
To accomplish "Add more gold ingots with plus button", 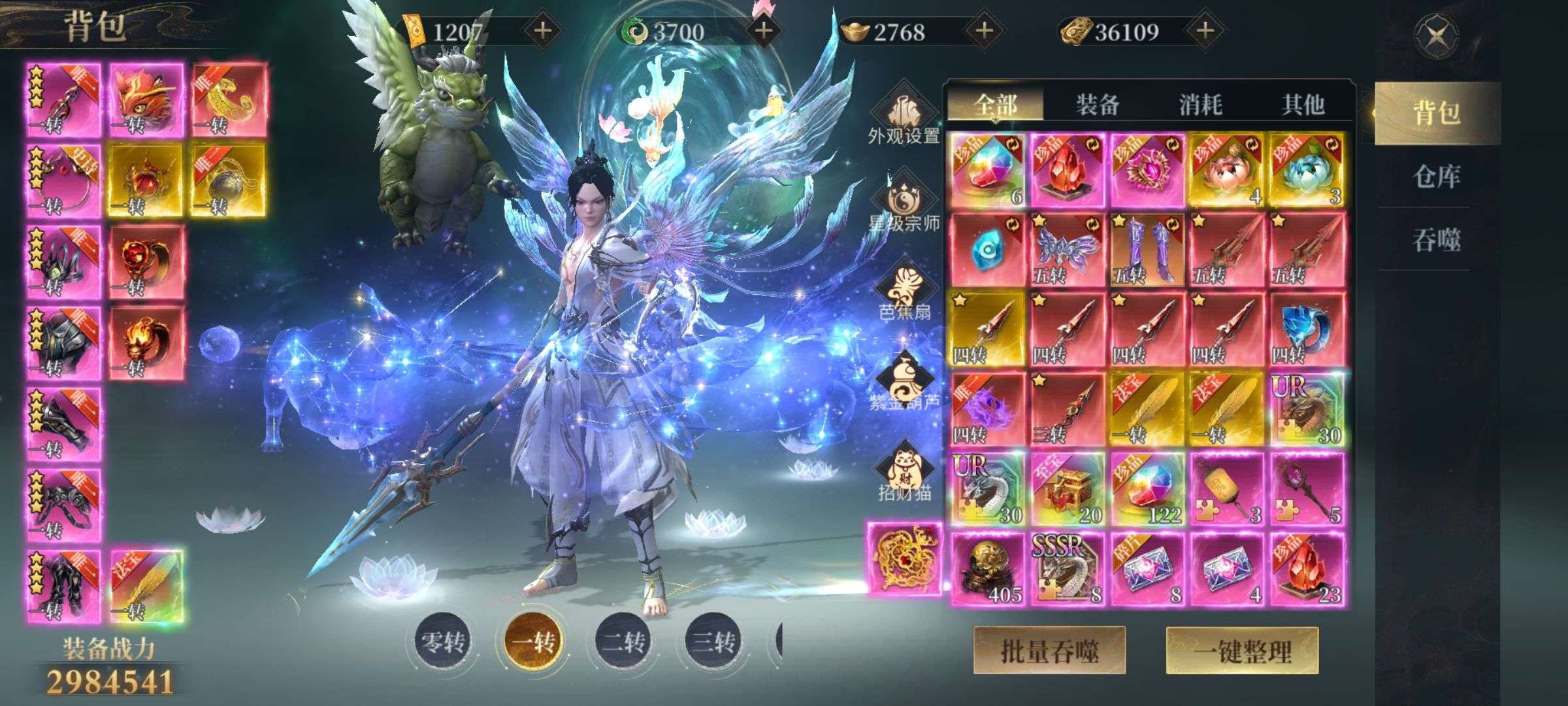I will pos(984,31).
